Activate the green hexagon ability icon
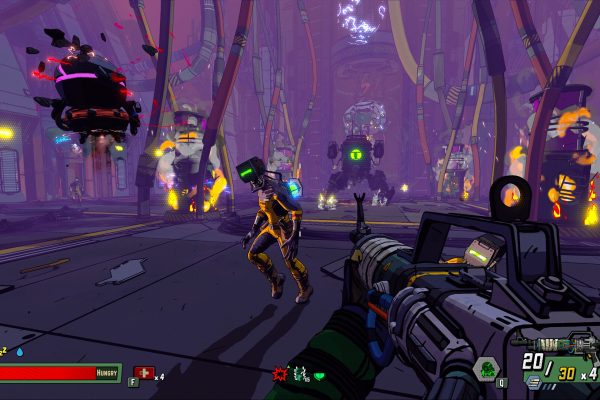 (486, 368)
